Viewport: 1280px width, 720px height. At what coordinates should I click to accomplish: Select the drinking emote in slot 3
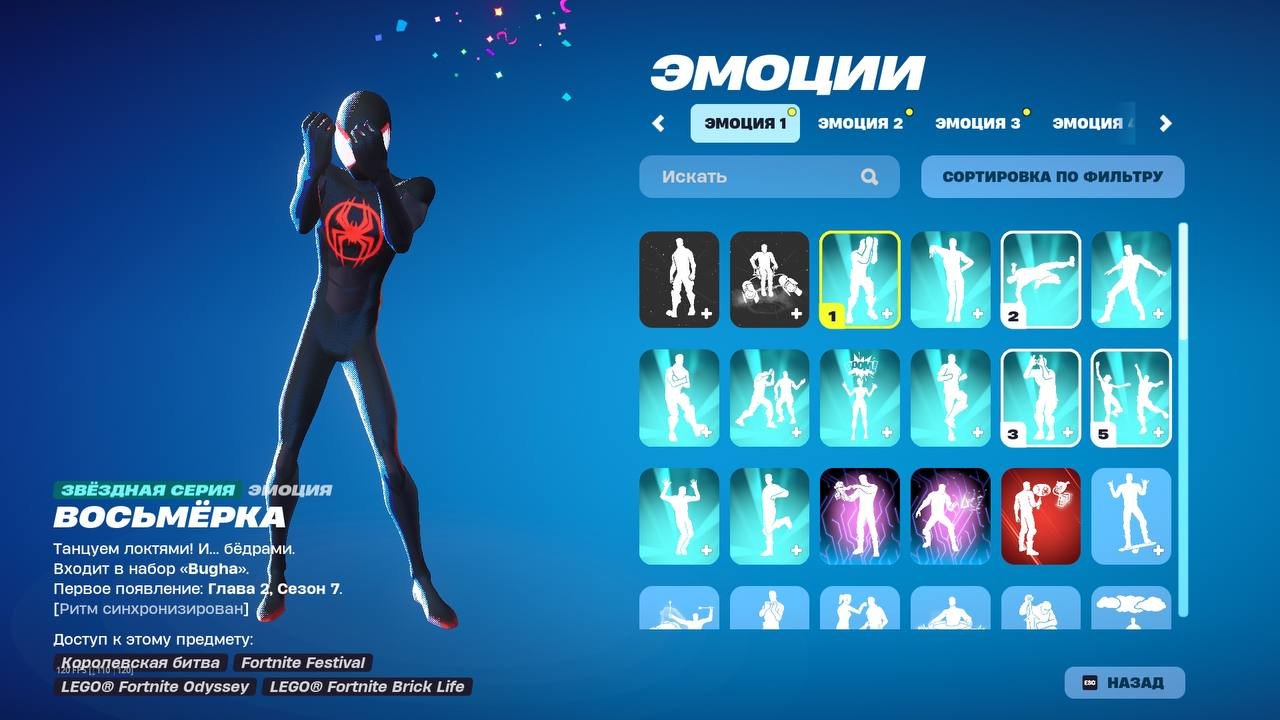[x=1040, y=397]
